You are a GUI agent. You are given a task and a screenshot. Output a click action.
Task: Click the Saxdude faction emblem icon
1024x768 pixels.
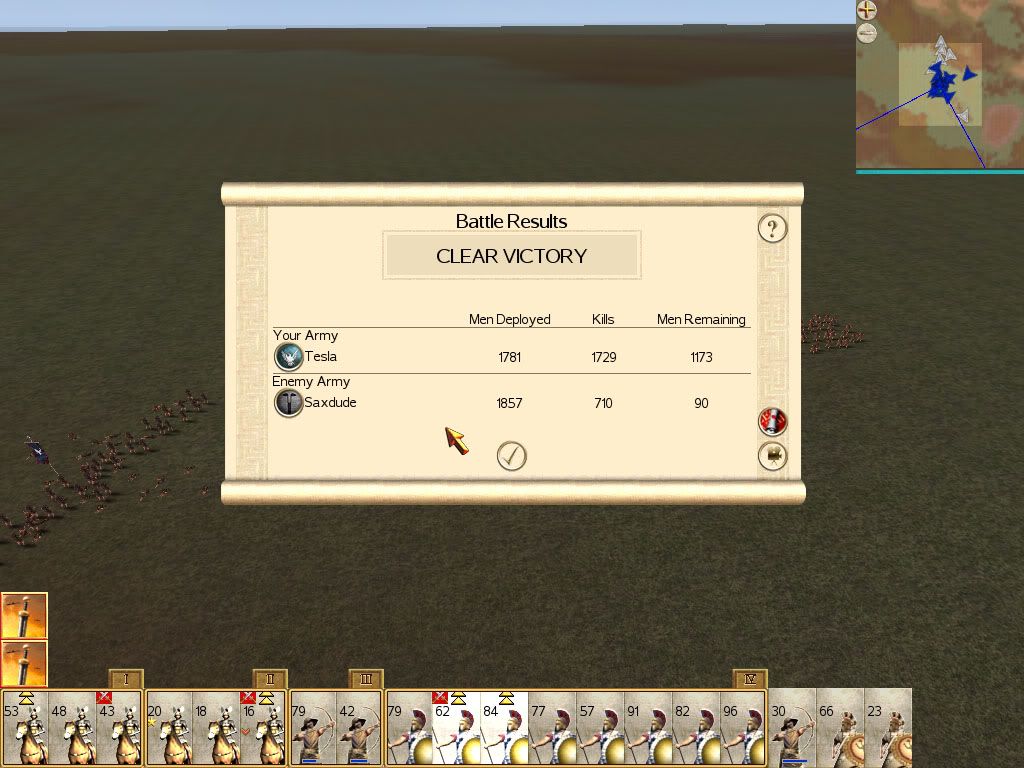coord(289,403)
